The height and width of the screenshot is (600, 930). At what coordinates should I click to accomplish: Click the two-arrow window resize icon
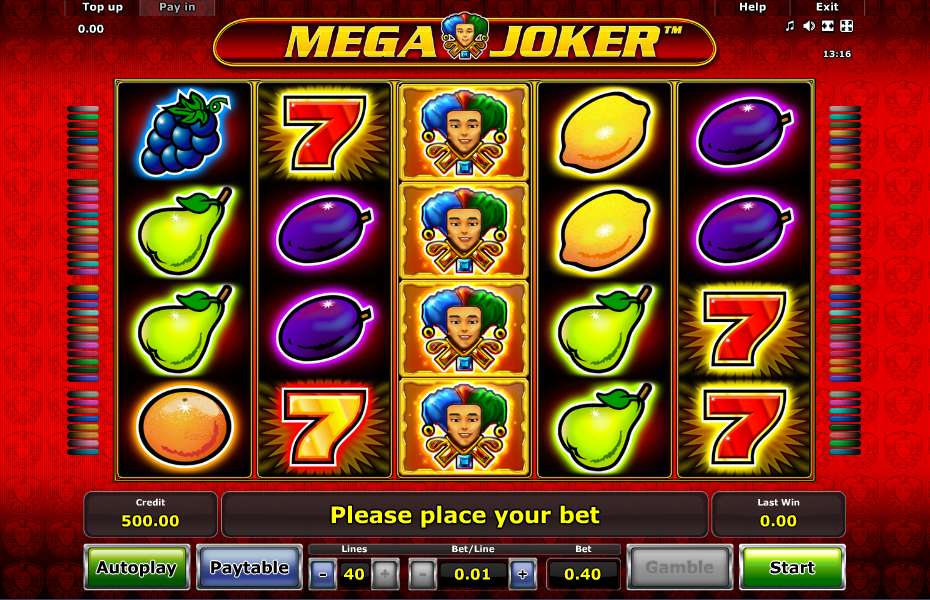(x=827, y=26)
